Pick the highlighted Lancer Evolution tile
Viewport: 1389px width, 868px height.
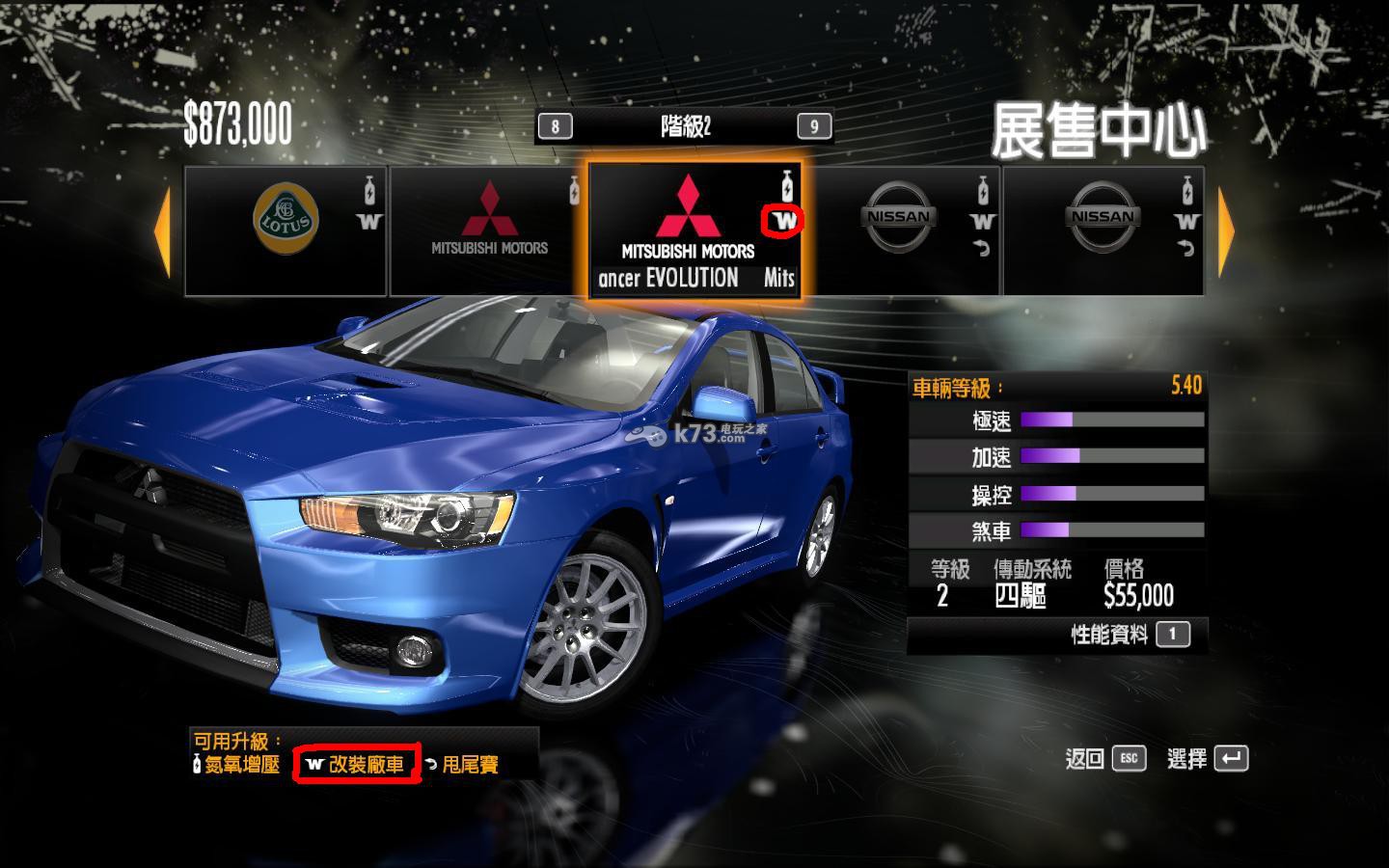click(694, 231)
